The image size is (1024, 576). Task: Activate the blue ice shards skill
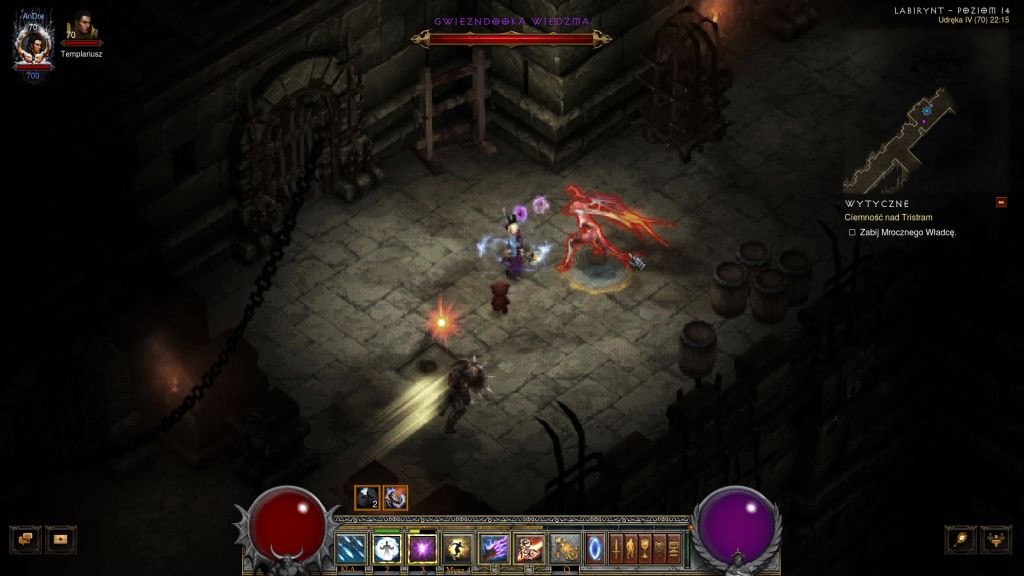351,549
